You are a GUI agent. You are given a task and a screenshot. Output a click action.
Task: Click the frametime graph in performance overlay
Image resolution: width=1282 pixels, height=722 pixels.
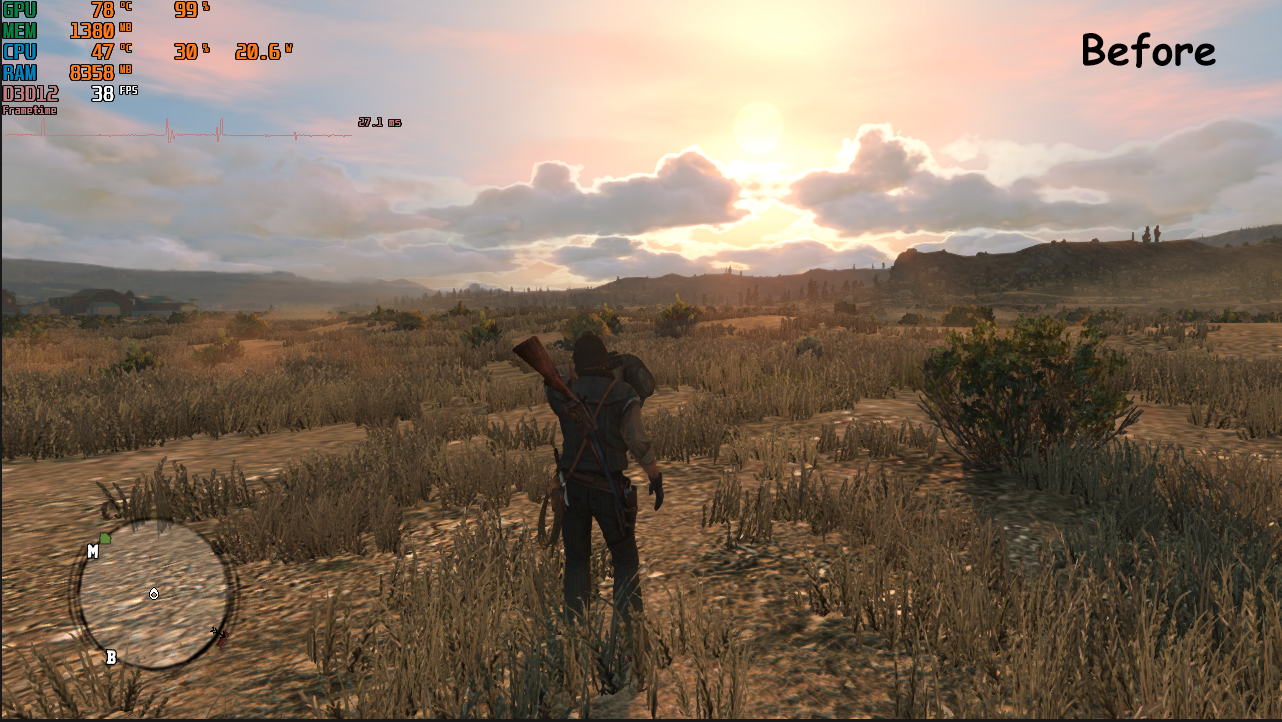coord(180,131)
